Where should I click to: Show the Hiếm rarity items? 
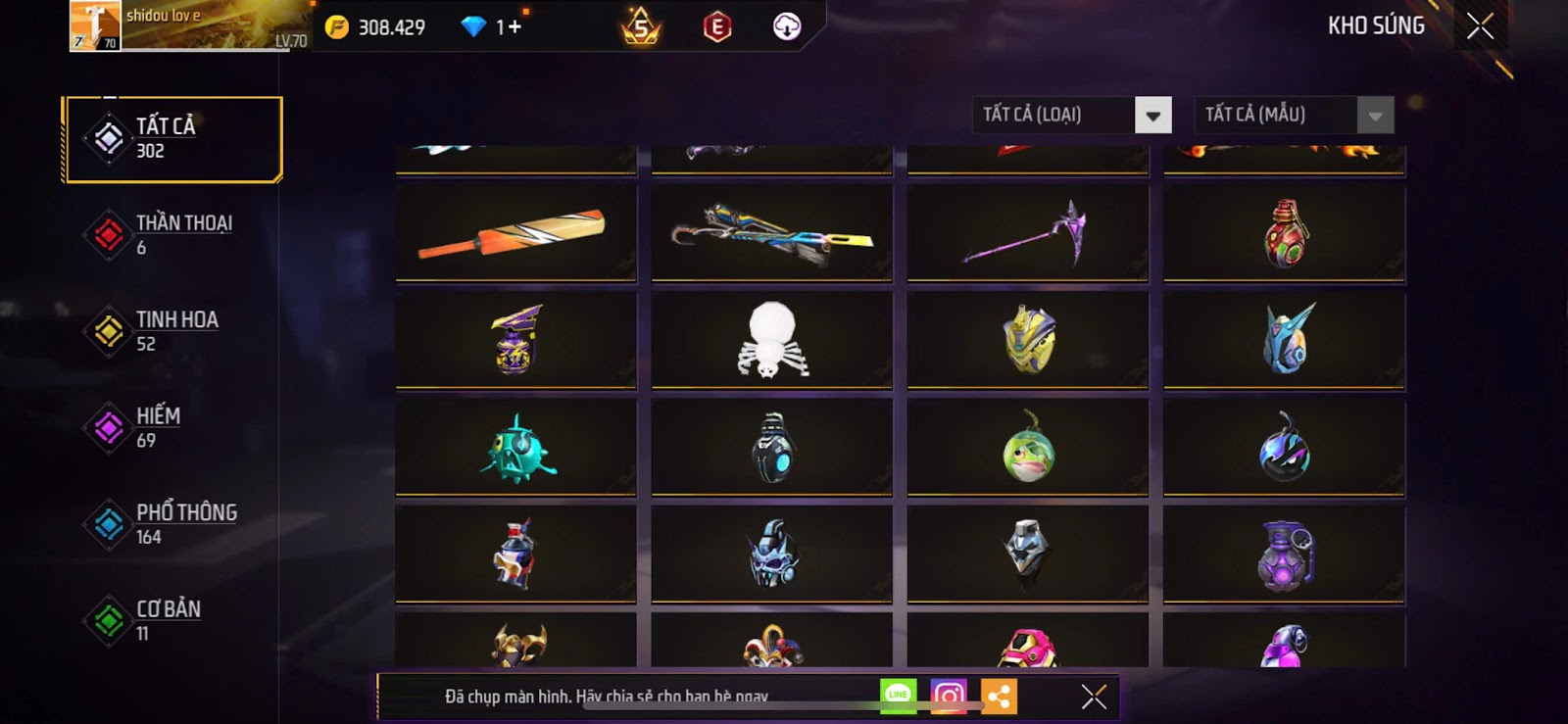point(172,427)
